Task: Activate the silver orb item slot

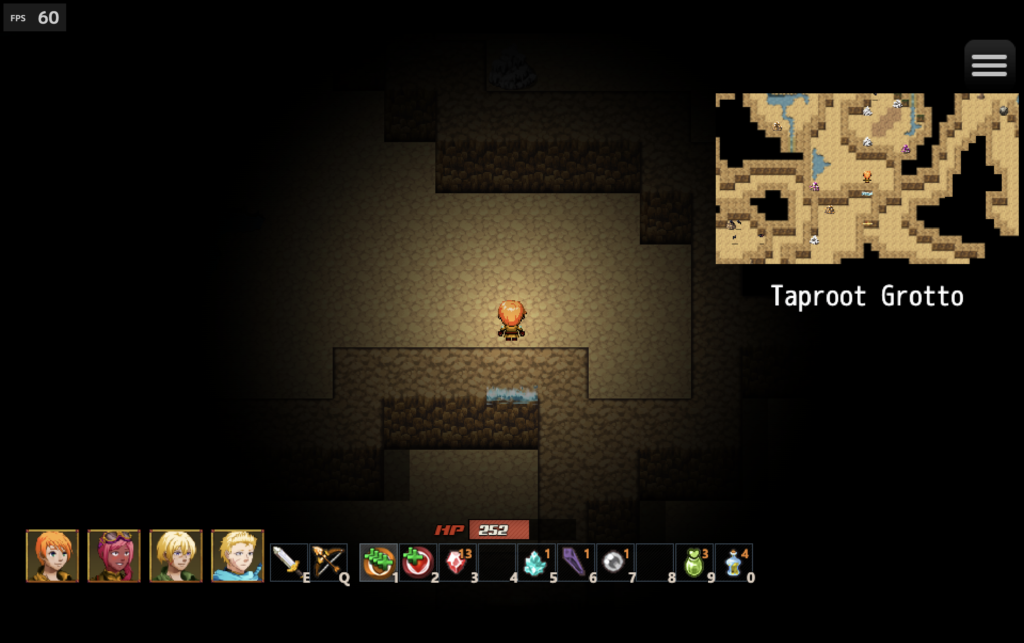Action: tap(615, 562)
